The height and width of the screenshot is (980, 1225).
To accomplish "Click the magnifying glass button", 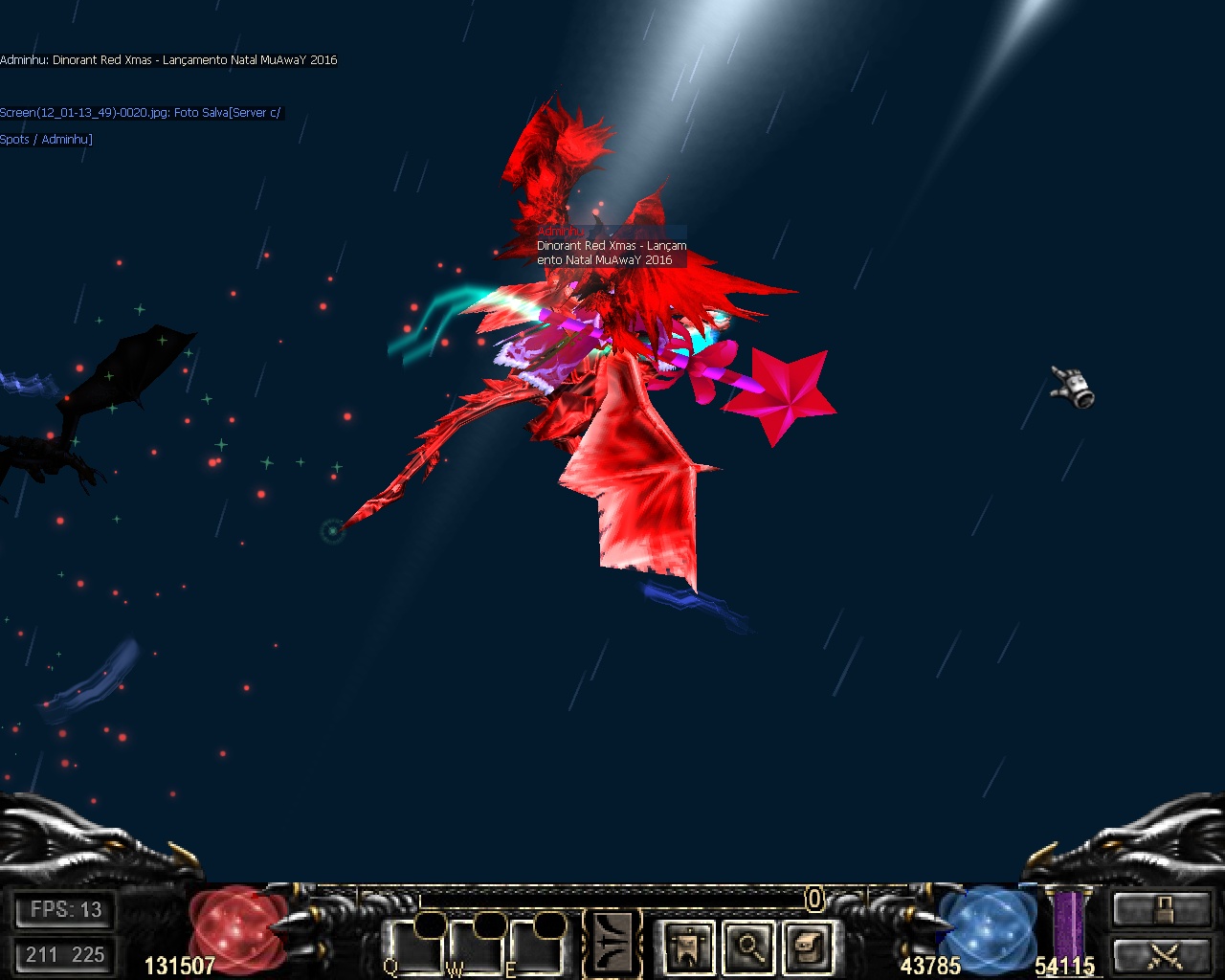I will tap(749, 947).
